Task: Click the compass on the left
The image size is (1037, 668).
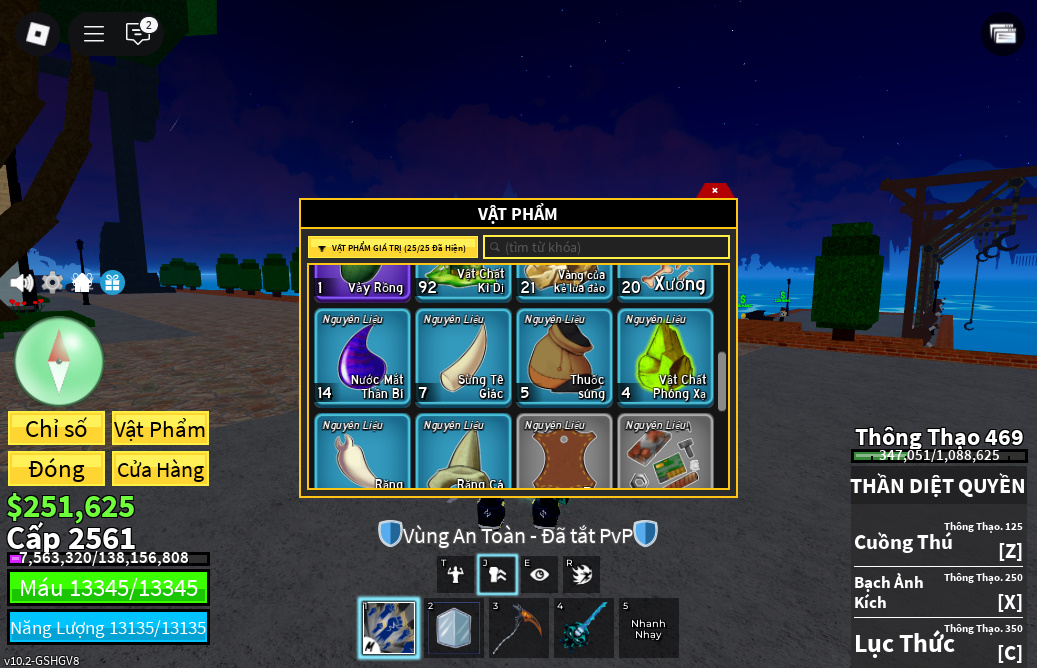Action: pyautogui.click(x=59, y=361)
